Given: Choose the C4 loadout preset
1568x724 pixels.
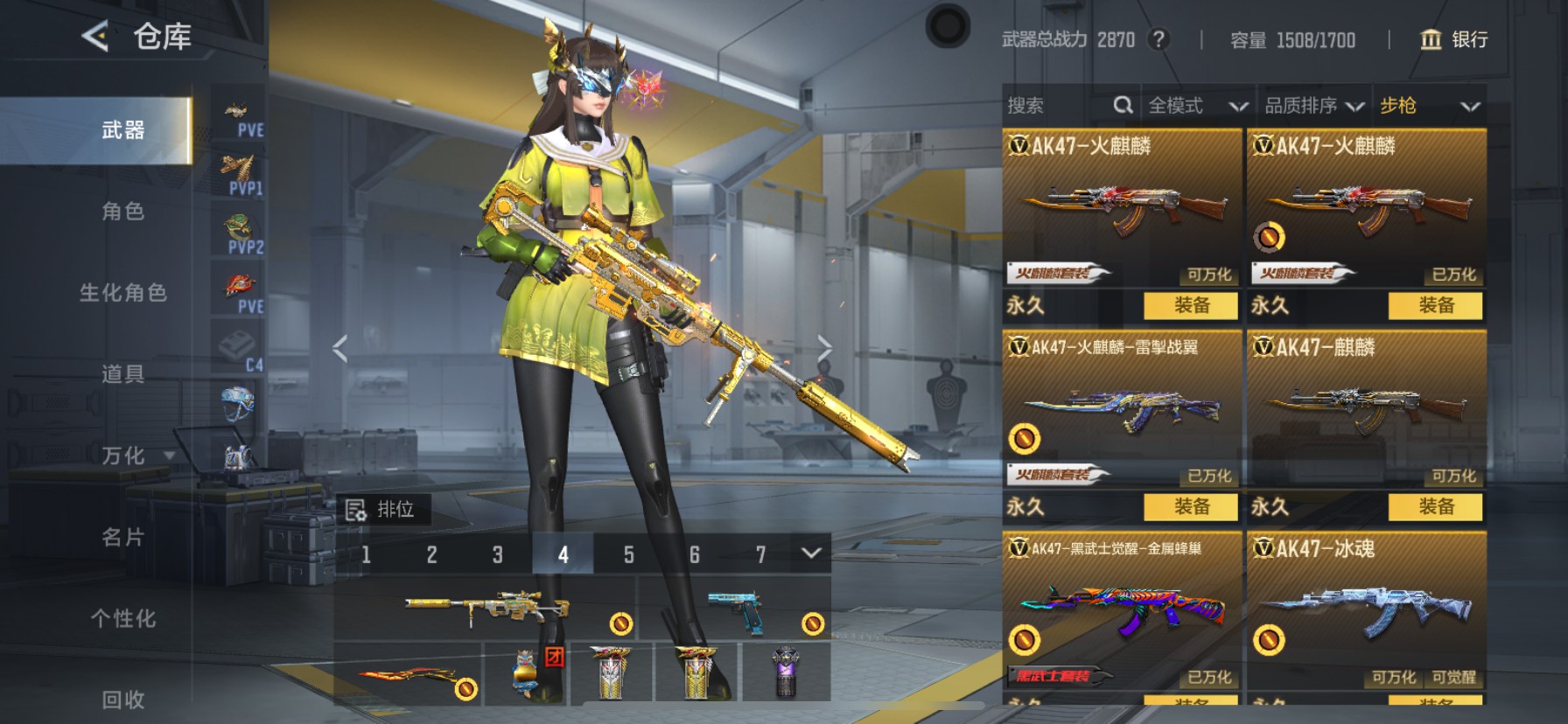Looking at the screenshot, I should [238, 350].
